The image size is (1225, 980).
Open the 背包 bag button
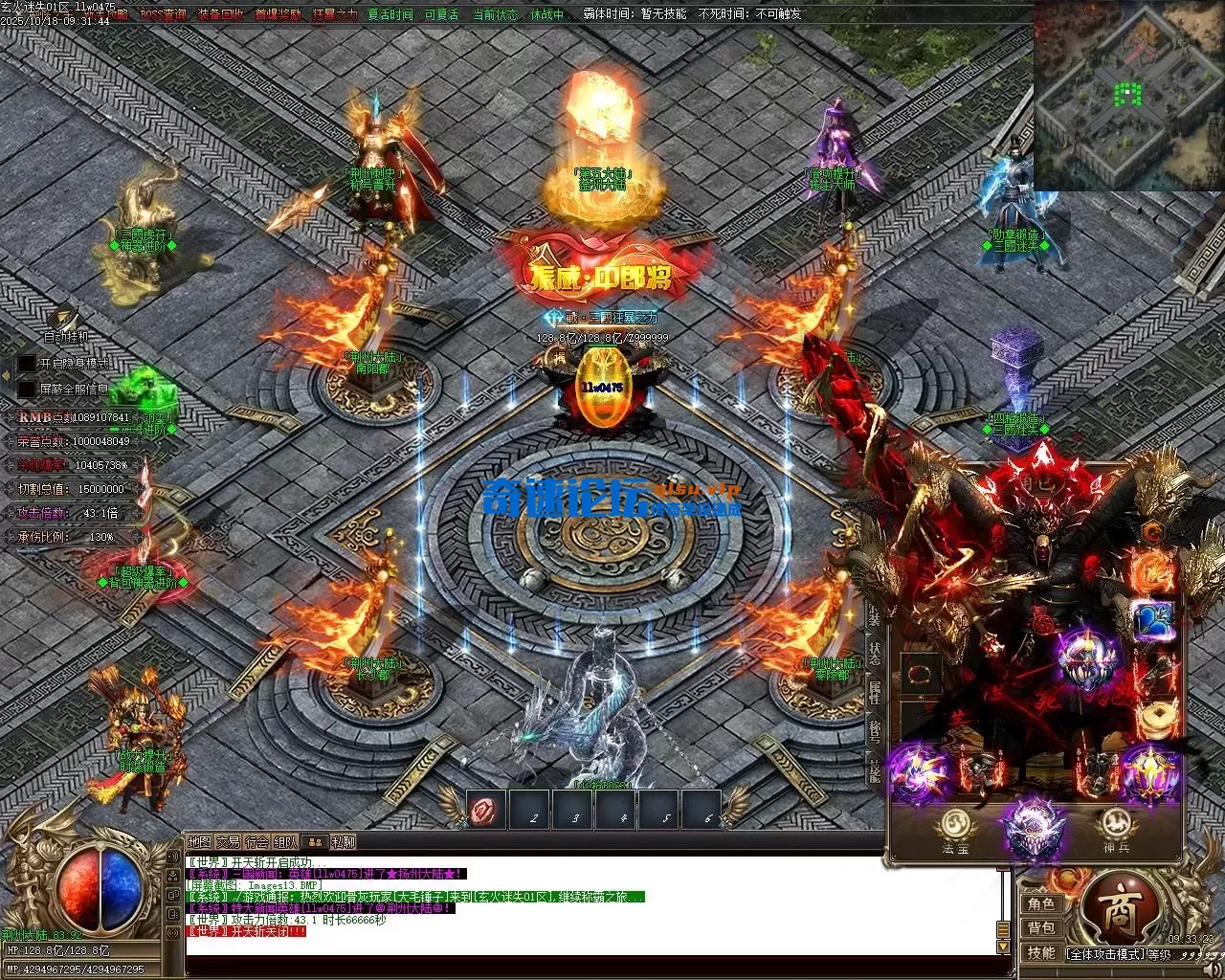click(x=1041, y=928)
